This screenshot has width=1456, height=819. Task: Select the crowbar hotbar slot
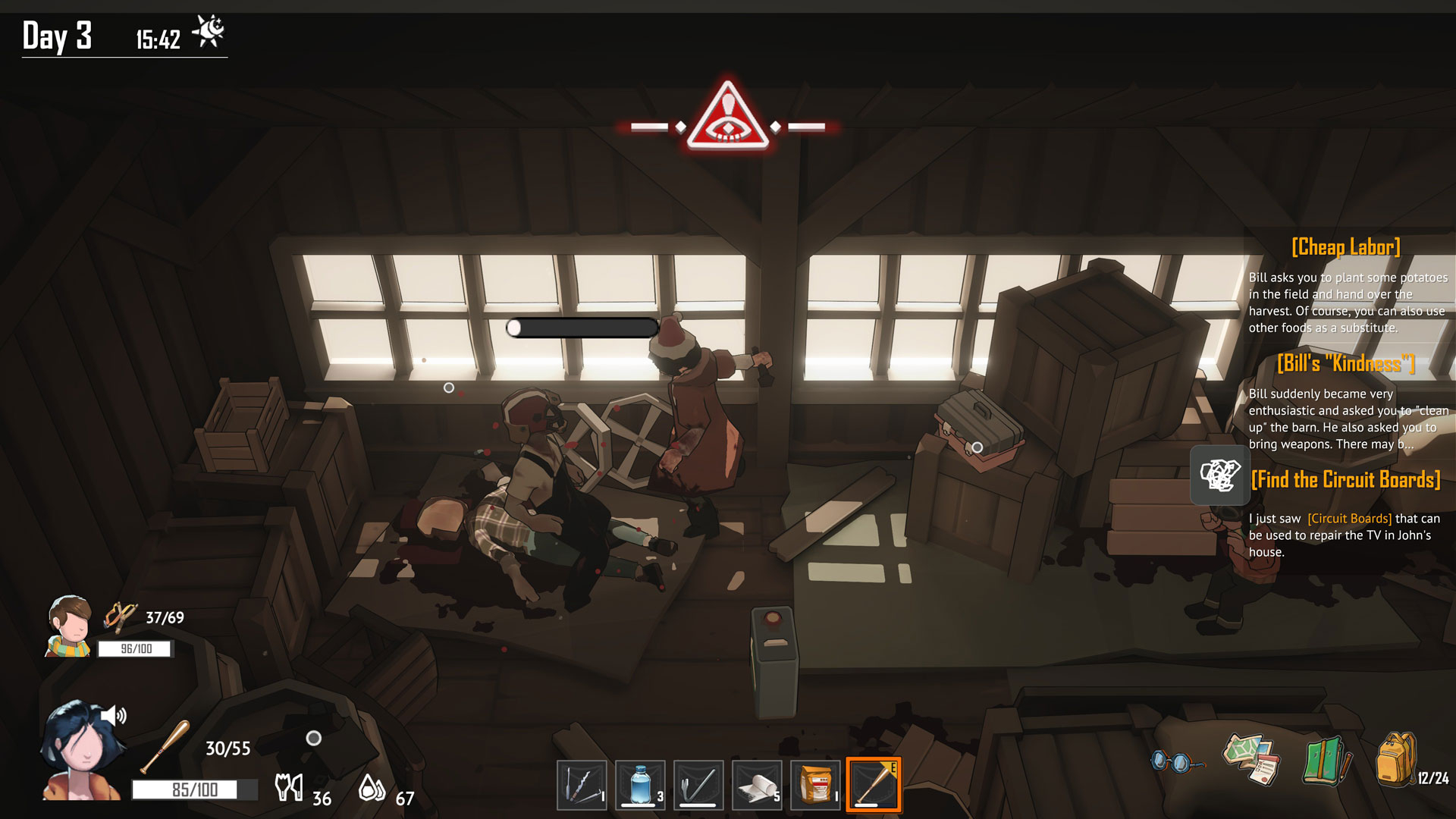[698, 786]
